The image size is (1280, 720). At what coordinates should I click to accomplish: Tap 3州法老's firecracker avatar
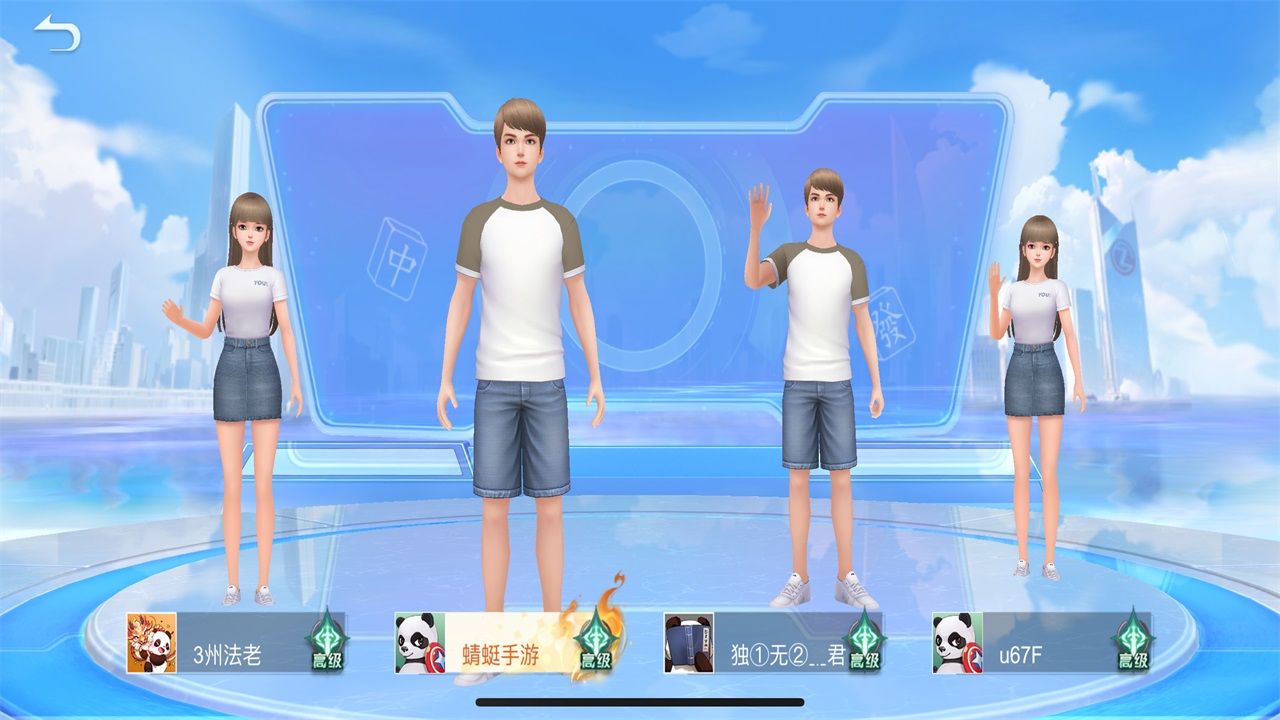[151, 643]
